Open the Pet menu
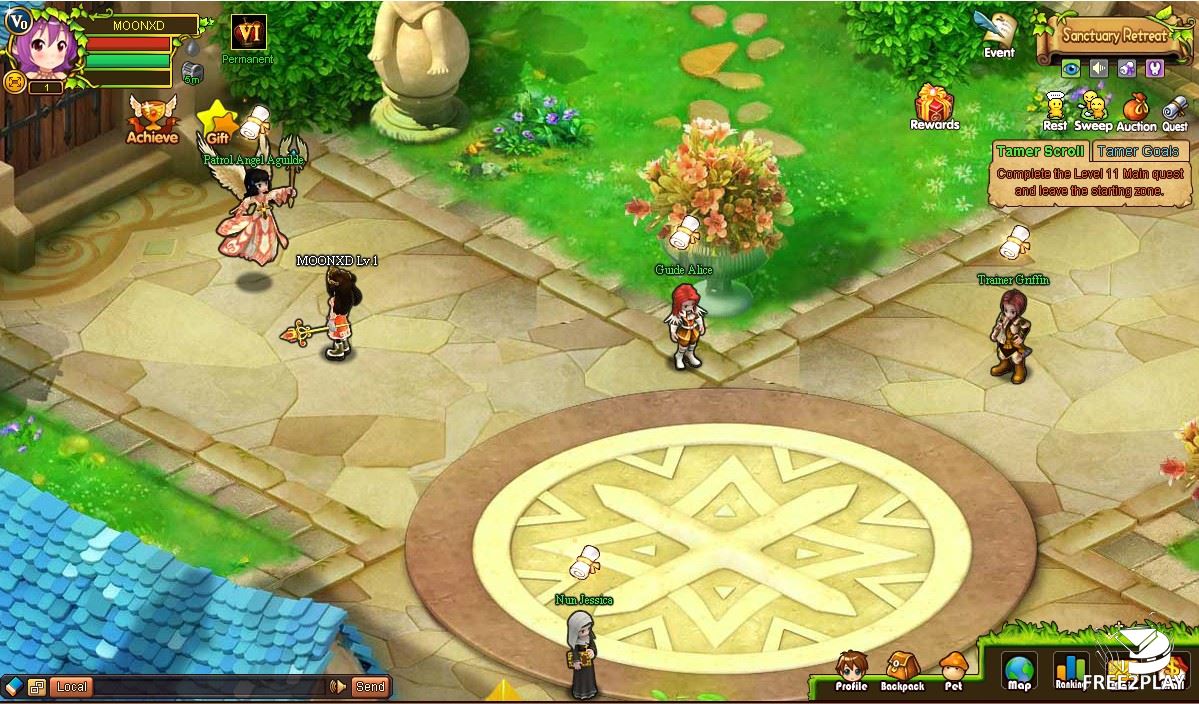Viewport: 1199px width, 704px height. point(954,670)
